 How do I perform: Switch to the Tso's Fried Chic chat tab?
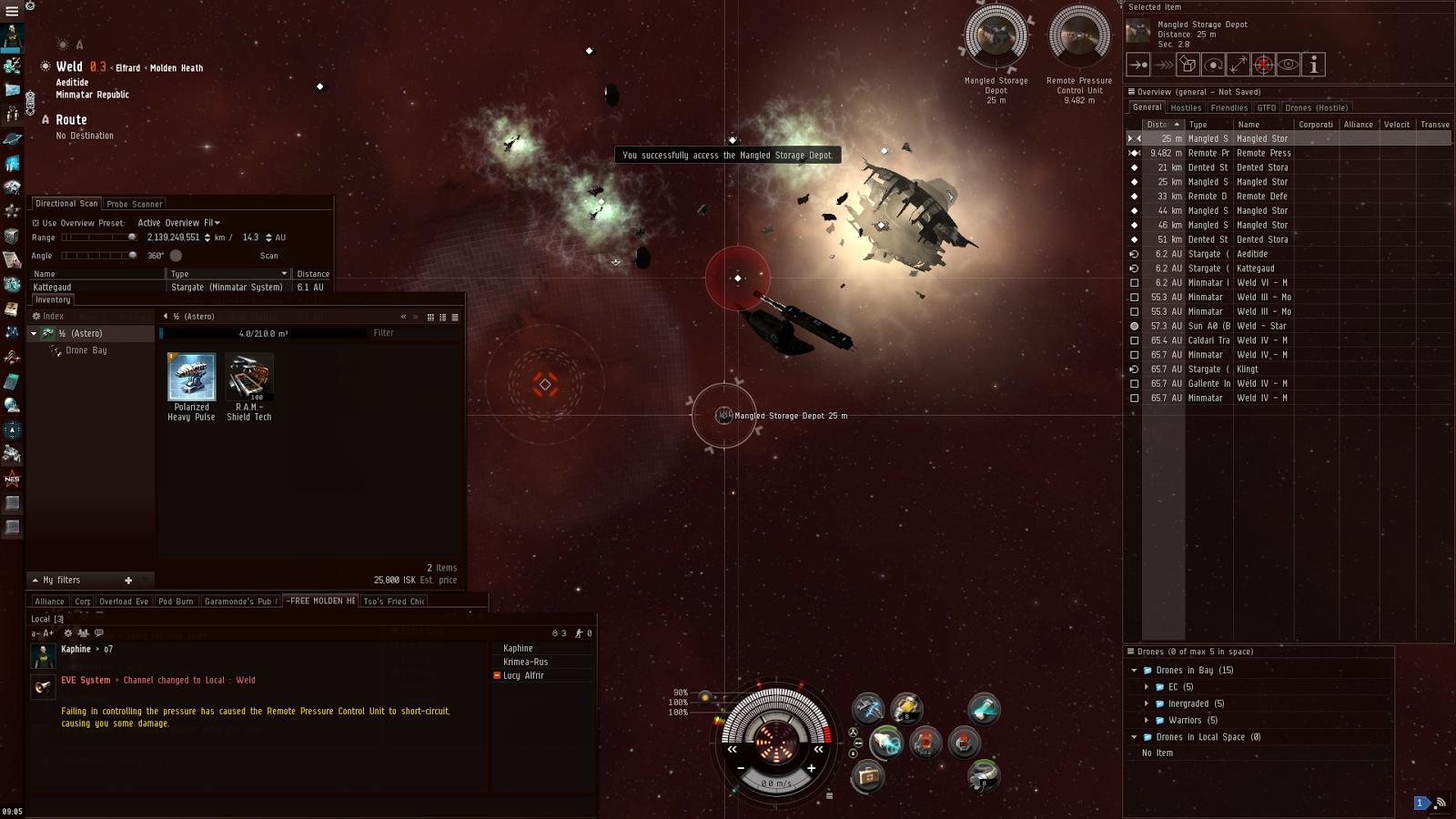(x=394, y=602)
